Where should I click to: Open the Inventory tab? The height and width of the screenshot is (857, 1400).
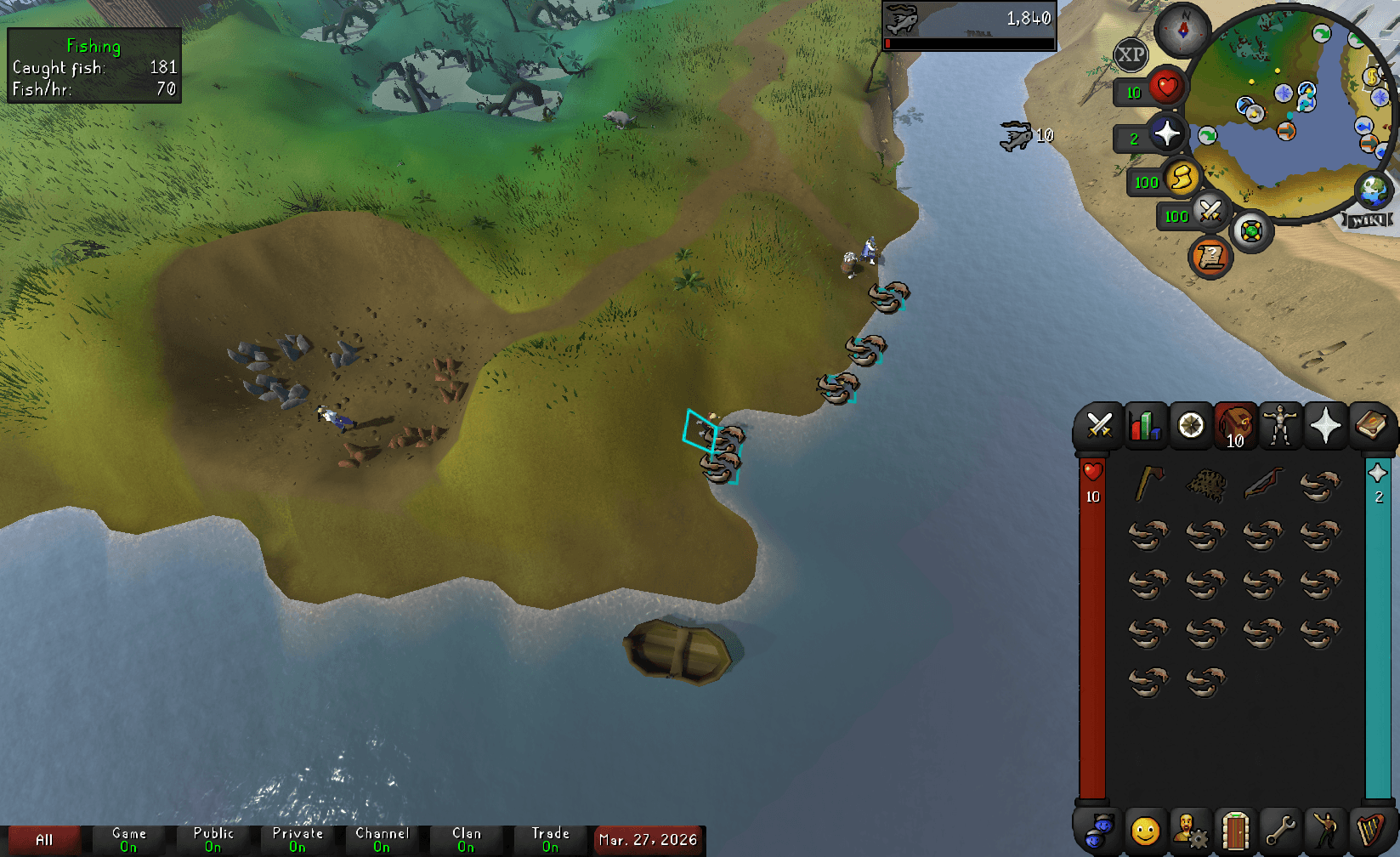click(1235, 425)
